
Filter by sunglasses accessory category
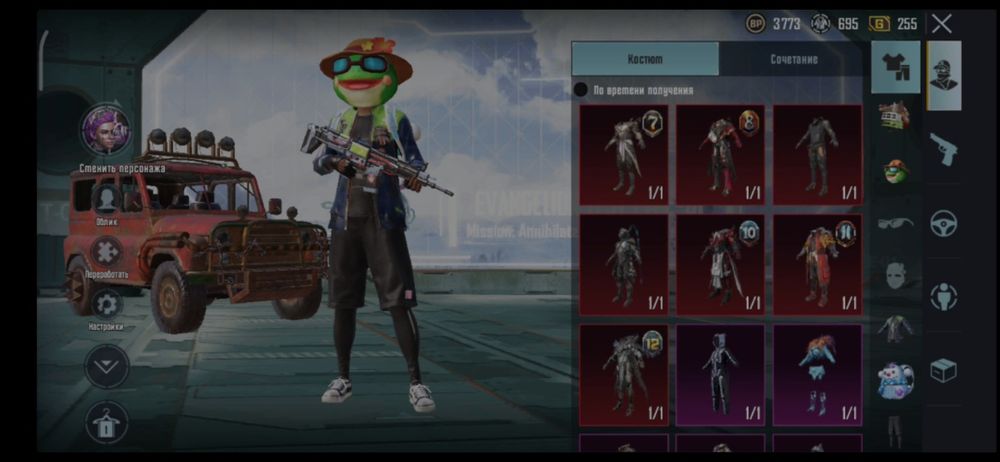pos(895,222)
